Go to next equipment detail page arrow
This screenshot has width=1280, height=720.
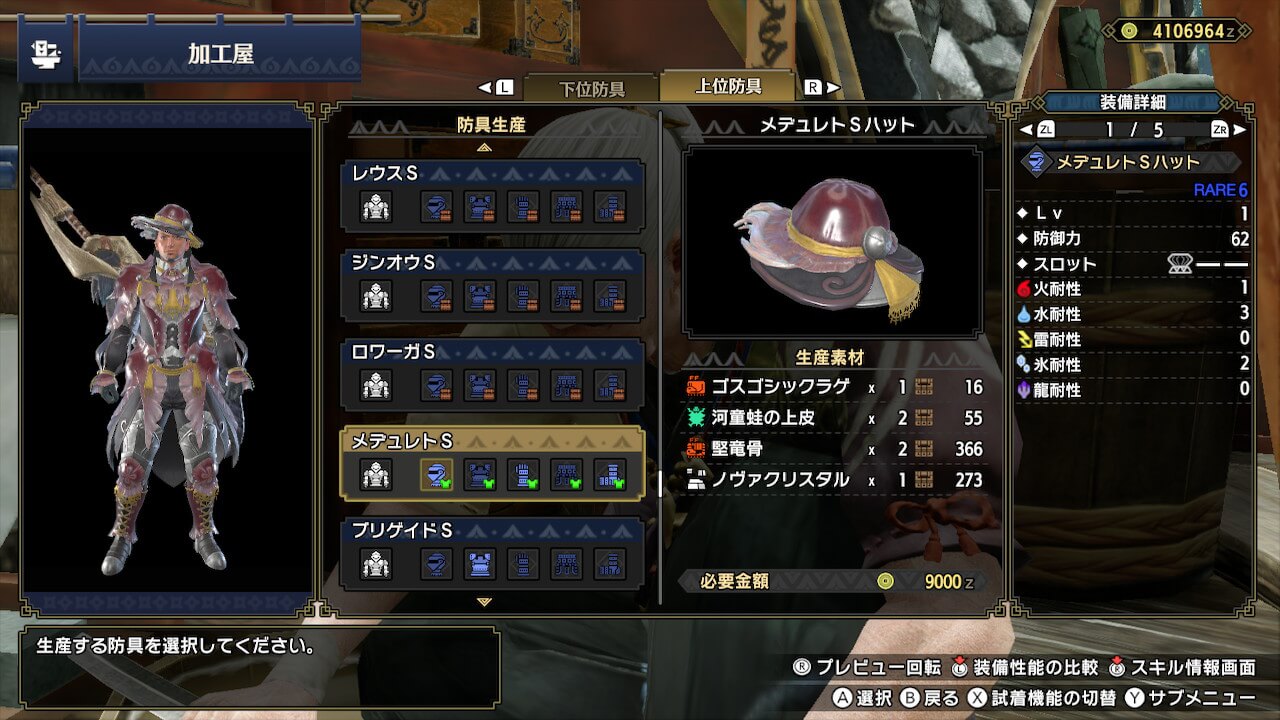1240,129
